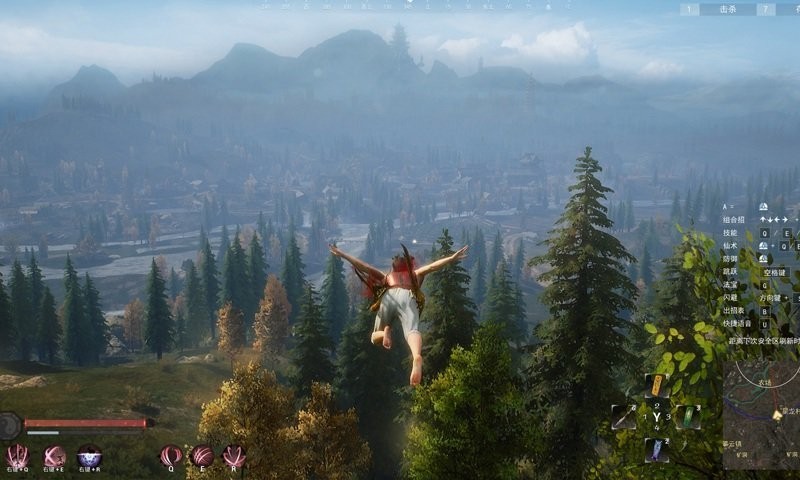The image size is (800, 480).
Task: Activate the Q skill icon
Action: tap(171, 456)
